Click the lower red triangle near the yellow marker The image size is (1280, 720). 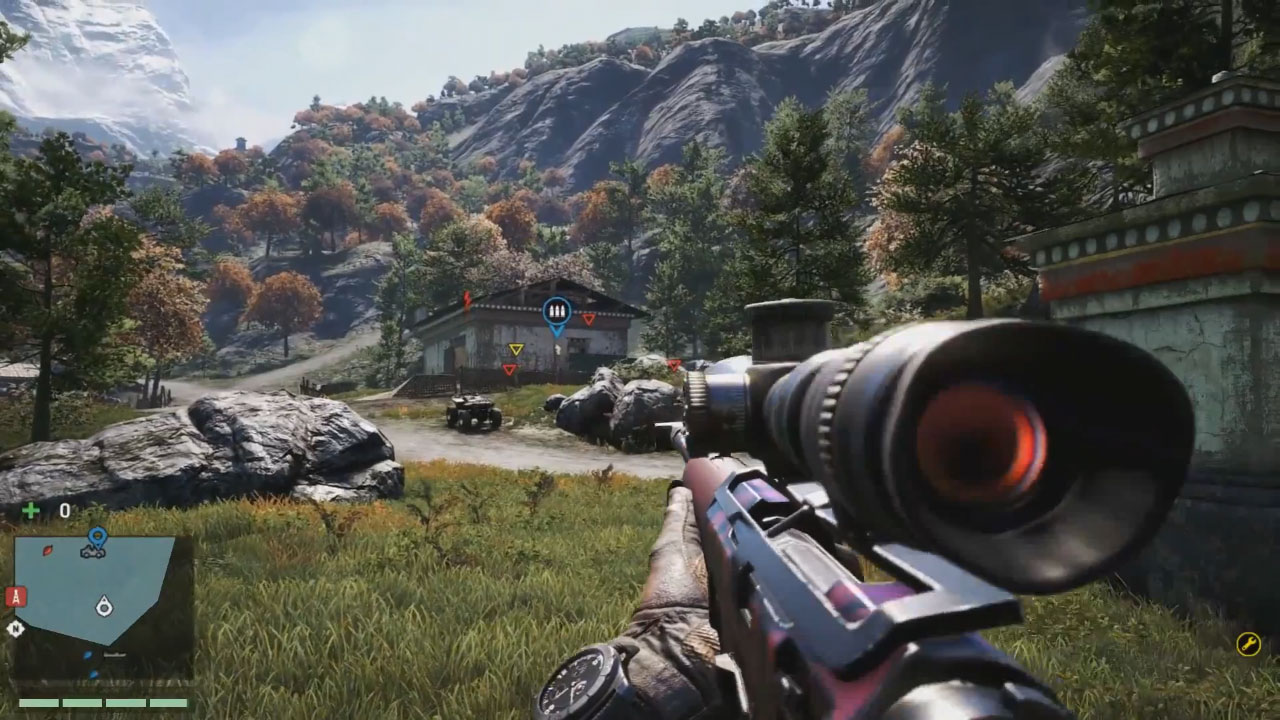point(510,370)
